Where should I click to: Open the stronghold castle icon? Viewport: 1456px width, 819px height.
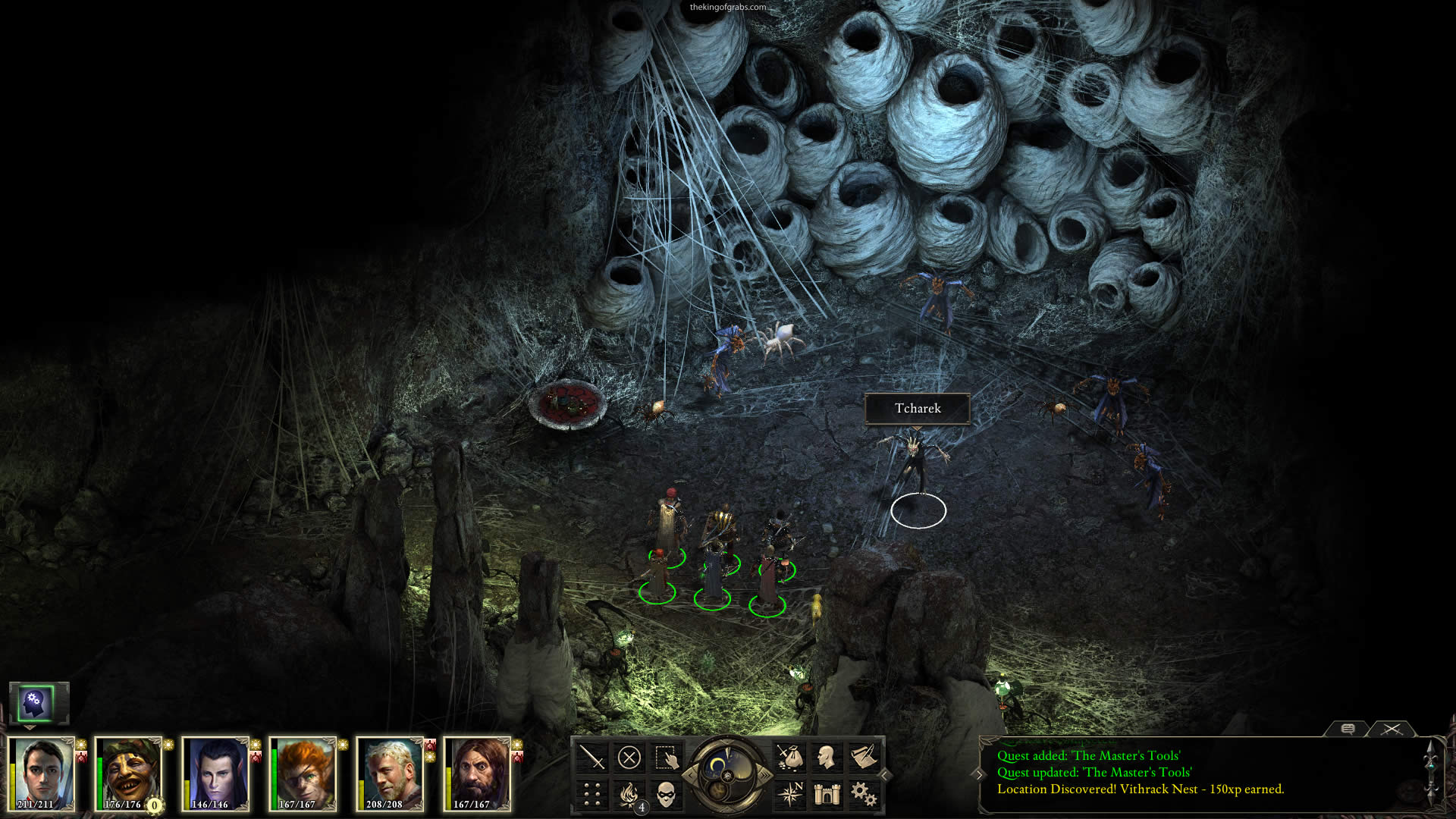826,794
